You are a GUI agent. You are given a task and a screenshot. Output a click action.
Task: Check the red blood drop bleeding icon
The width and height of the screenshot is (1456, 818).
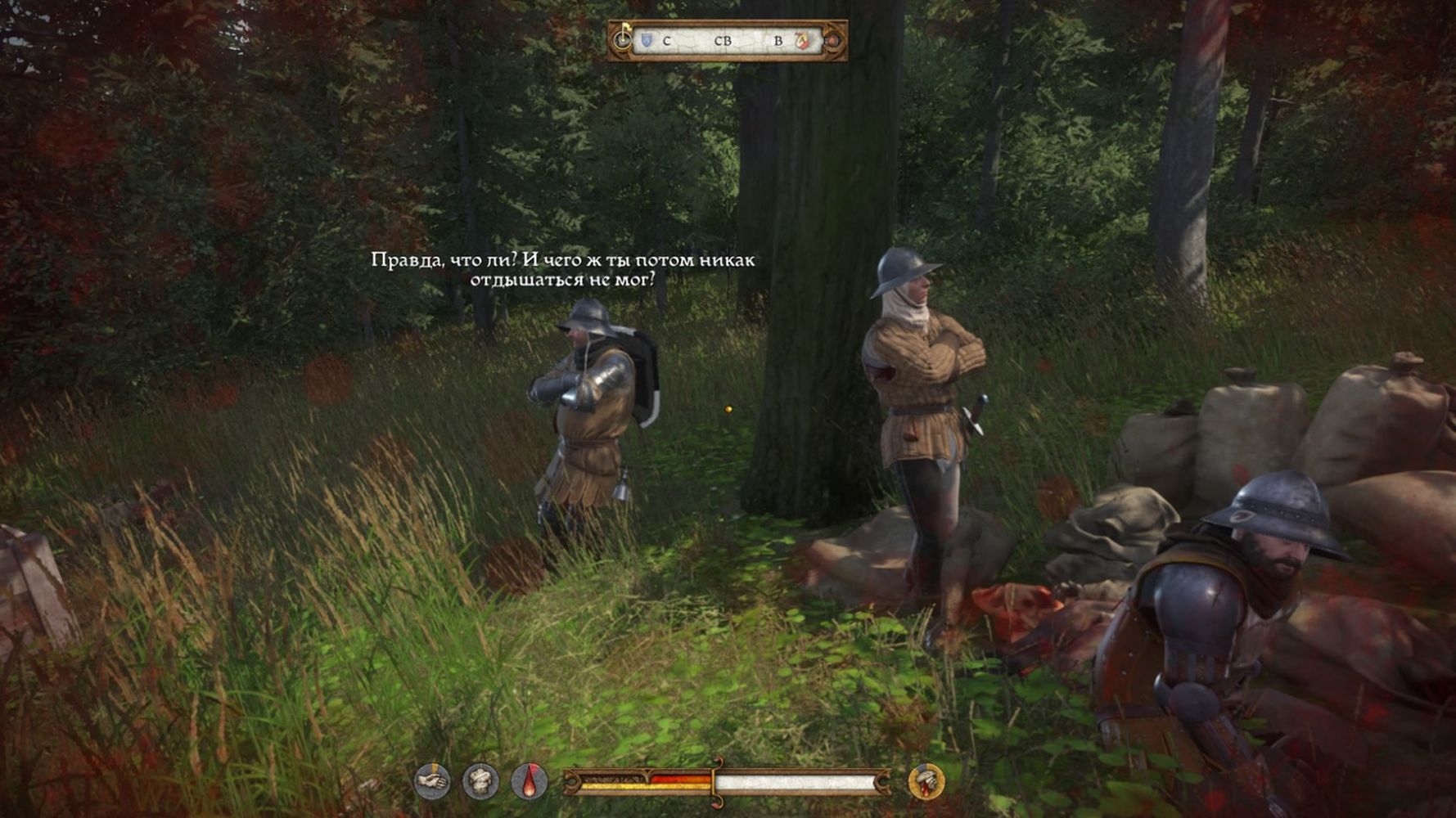tap(530, 781)
